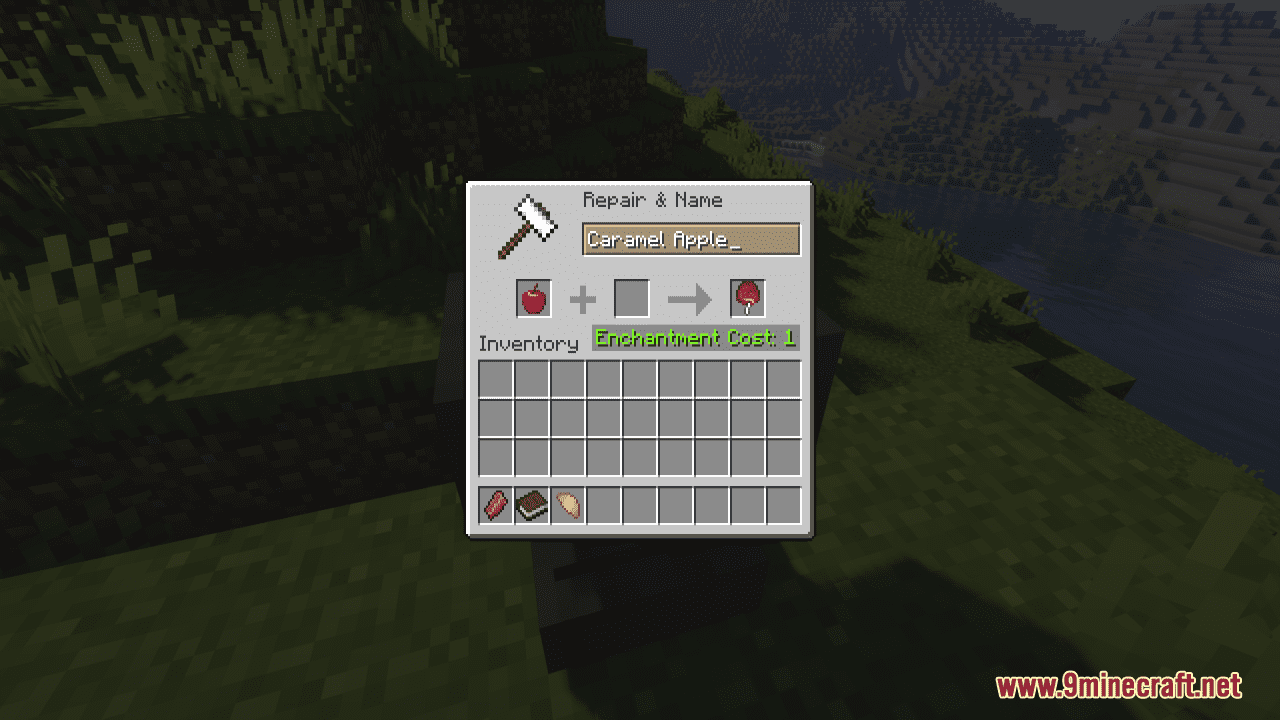The height and width of the screenshot is (720, 1280).
Task: Grab the book from the second hotbar slot
Action: [532, 505]
